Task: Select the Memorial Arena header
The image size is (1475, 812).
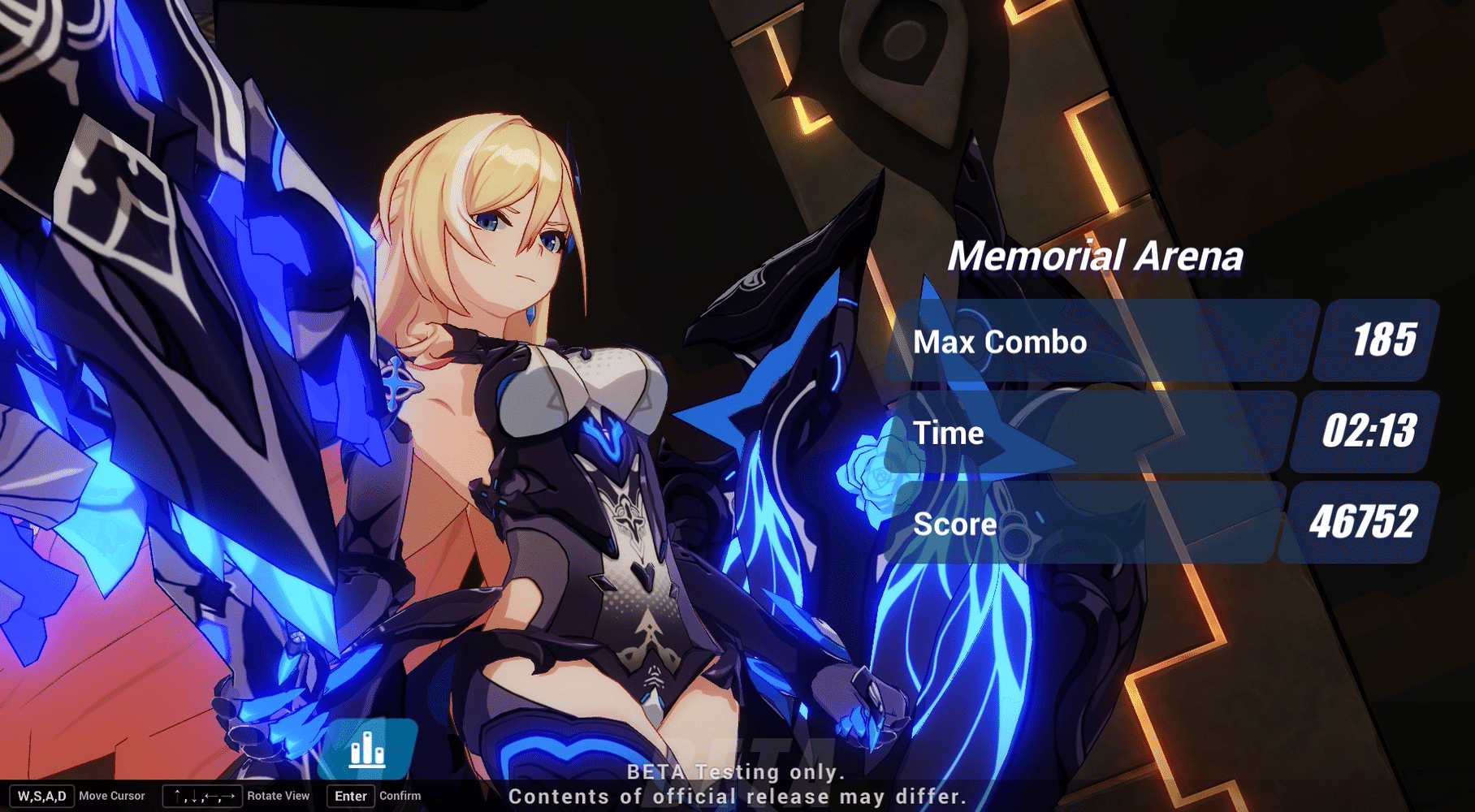Action: [x=1098, y=258]
